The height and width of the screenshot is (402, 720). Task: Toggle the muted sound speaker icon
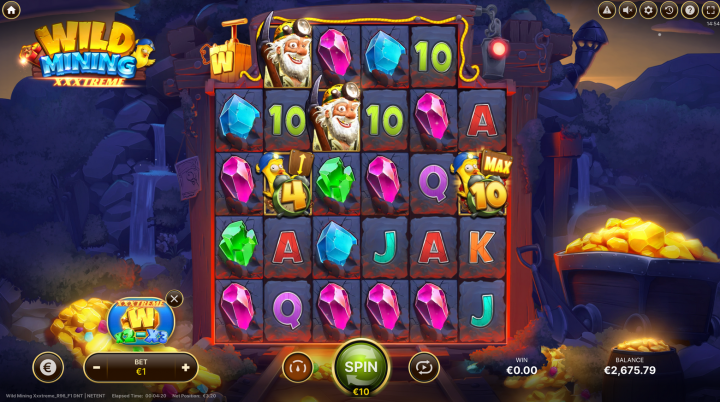coord(627,10)
